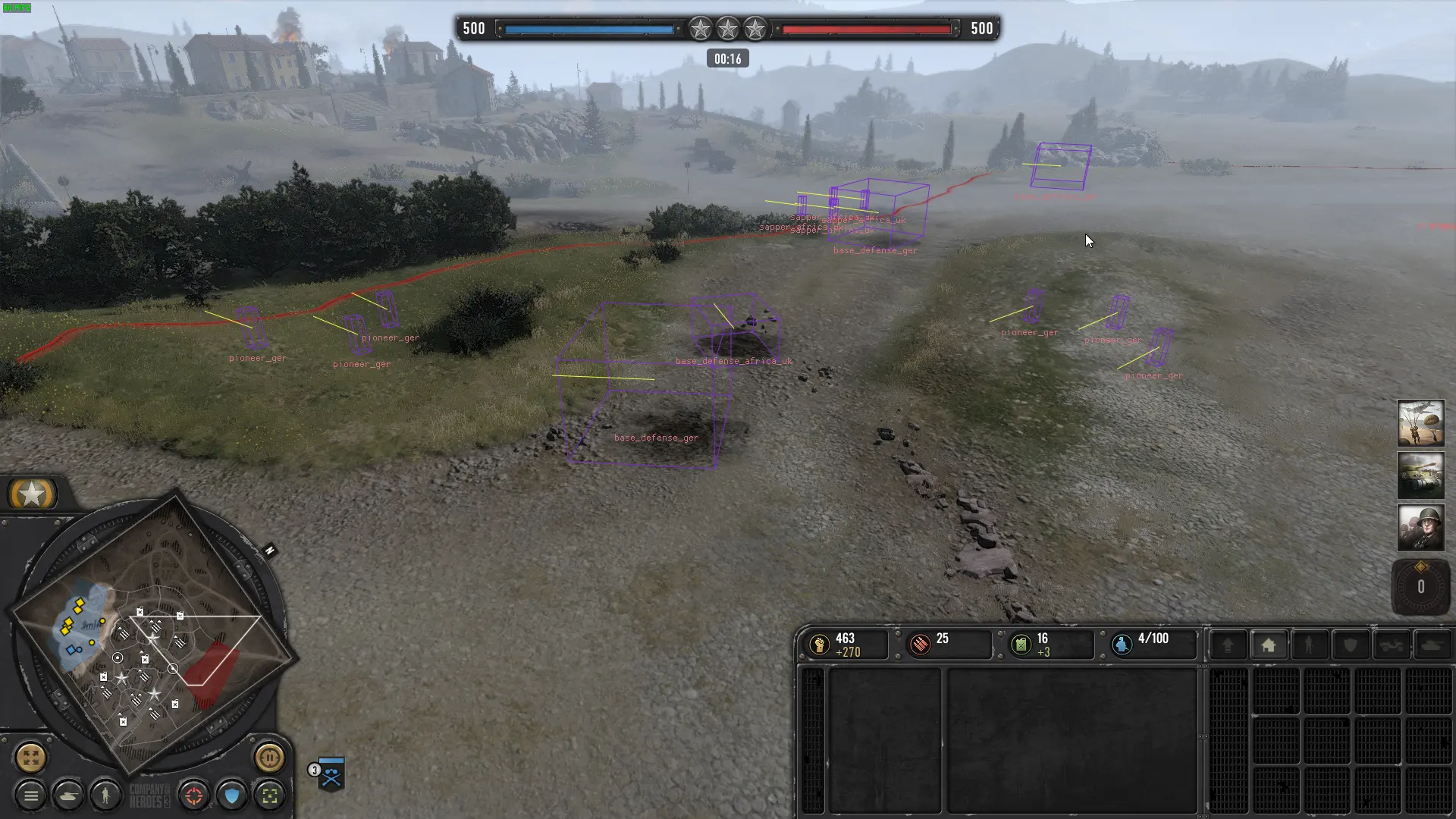Toggle tactical pause with the gold button
1456x819 pixels.
tap(269, 757)
